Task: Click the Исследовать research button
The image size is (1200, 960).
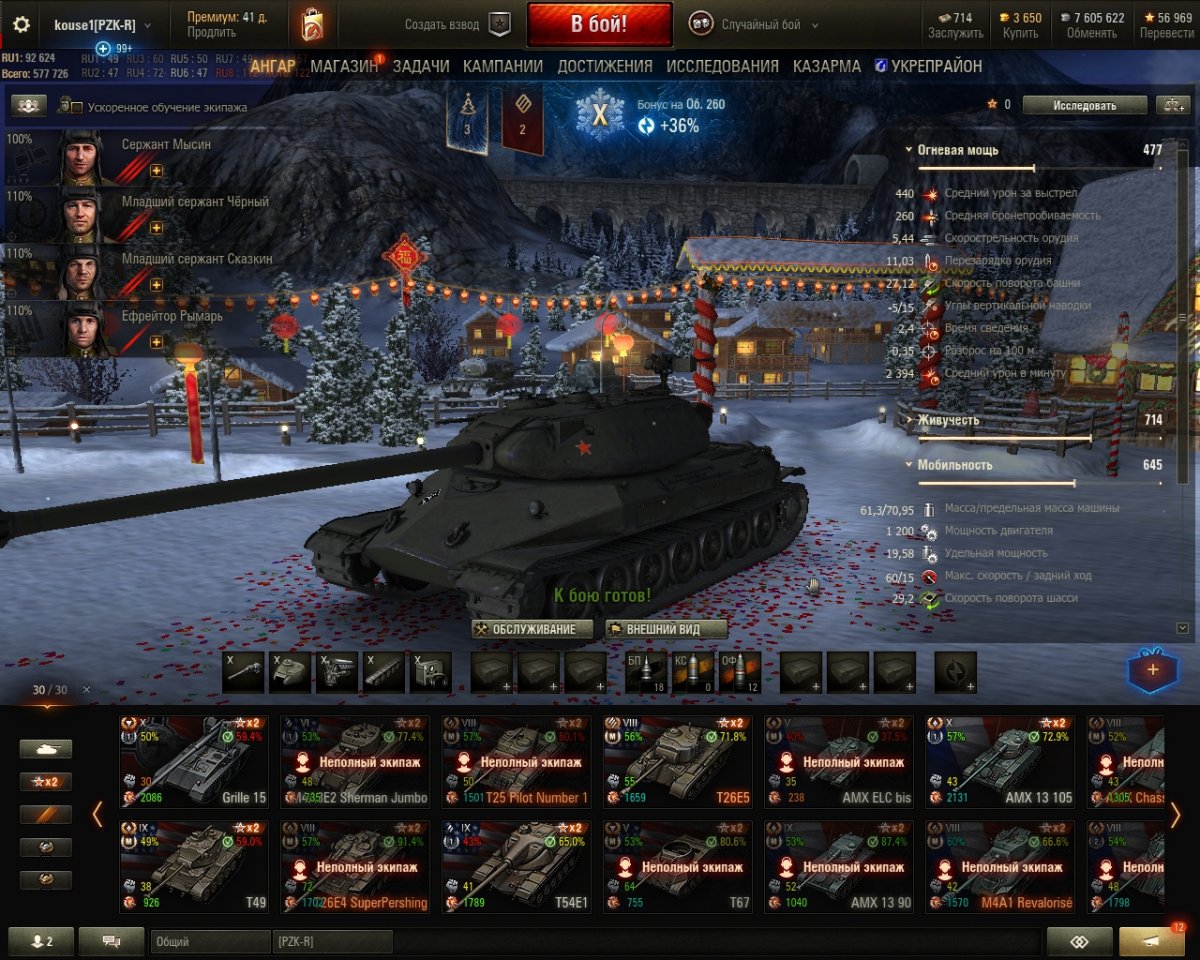Action: [x=1084, y=104]
